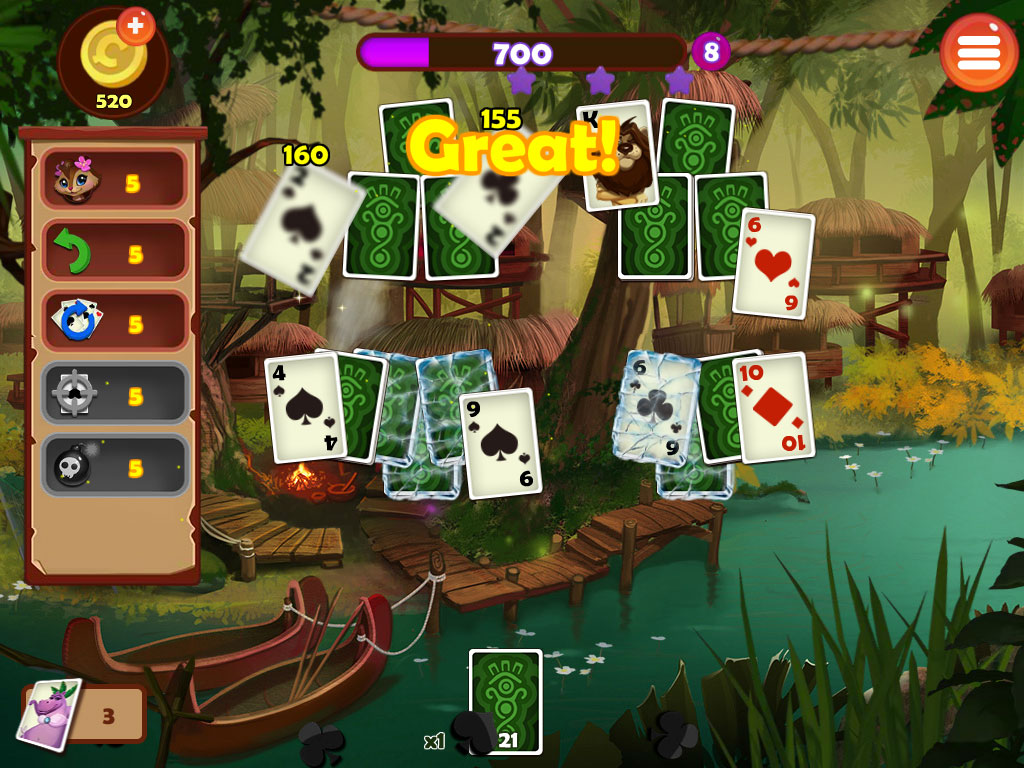This screenshot has width=1024, height=768.
Task: Use the purple hippo wild card
Action: pos(49,714)
